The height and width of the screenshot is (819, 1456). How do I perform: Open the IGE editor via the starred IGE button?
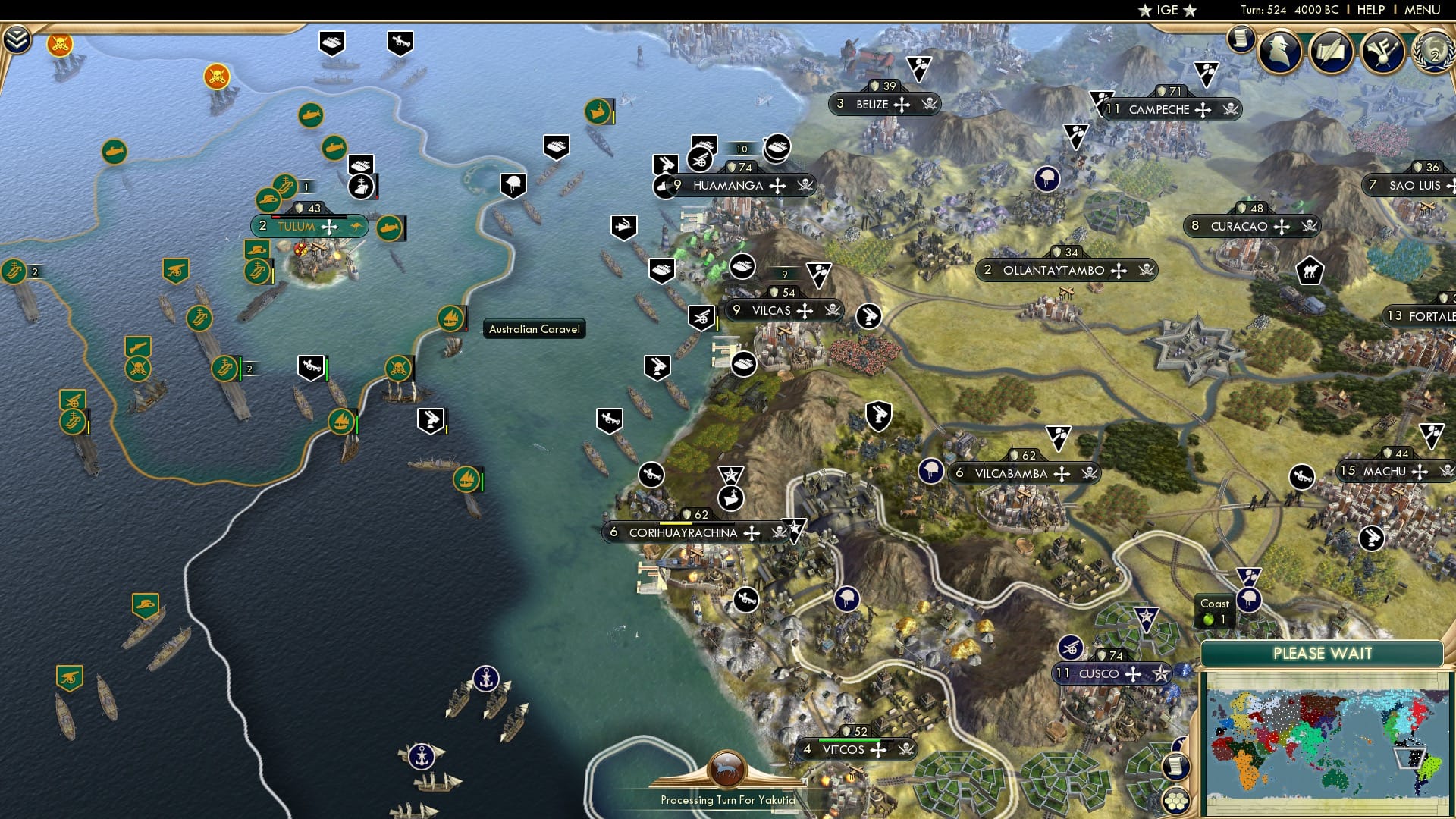(1168, 10)
